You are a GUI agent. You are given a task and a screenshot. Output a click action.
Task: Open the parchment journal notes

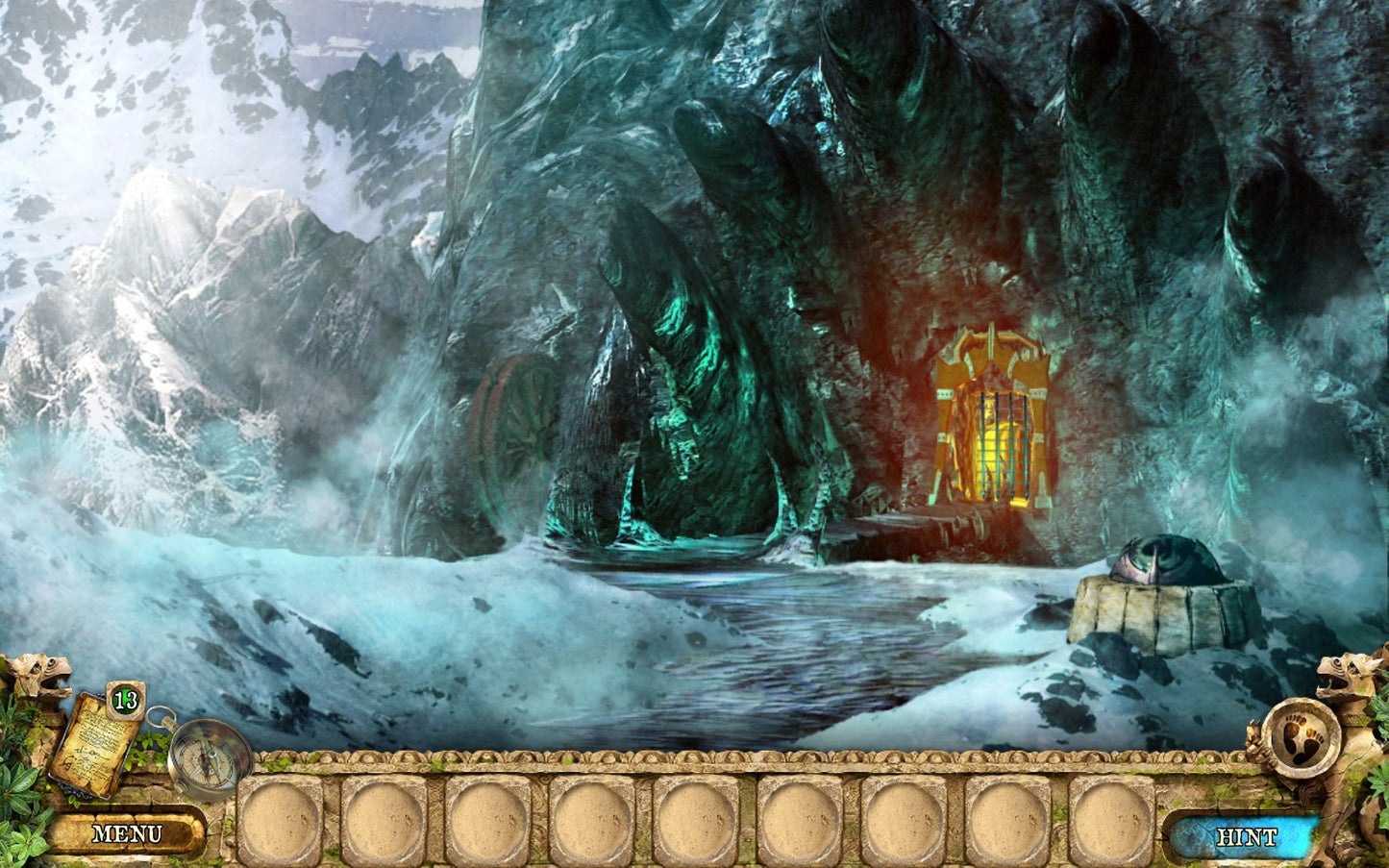96,743
